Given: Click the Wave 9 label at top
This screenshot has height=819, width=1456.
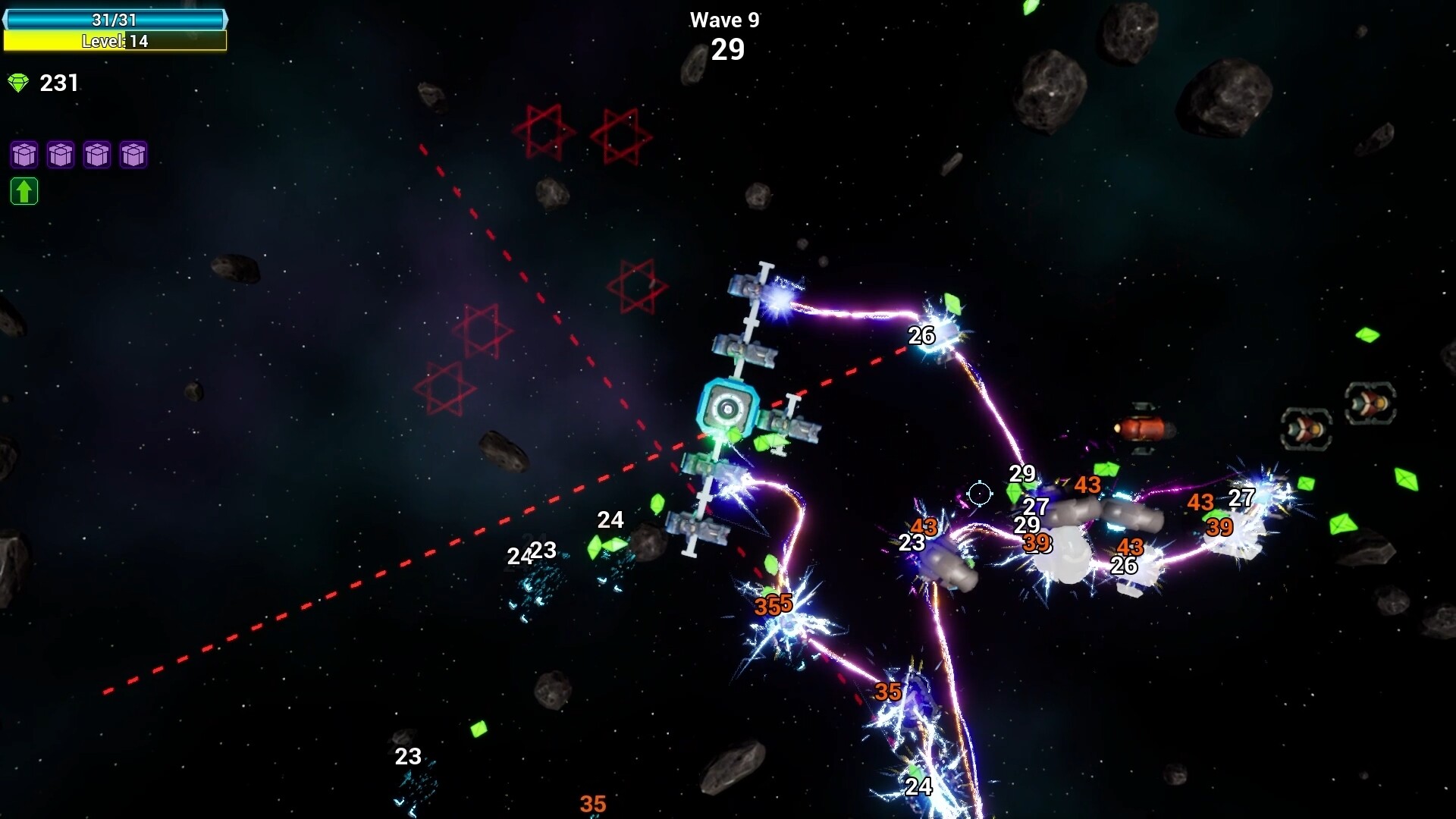Looking at the screenshot, I should pyautogui.click(x=726, y=20).
